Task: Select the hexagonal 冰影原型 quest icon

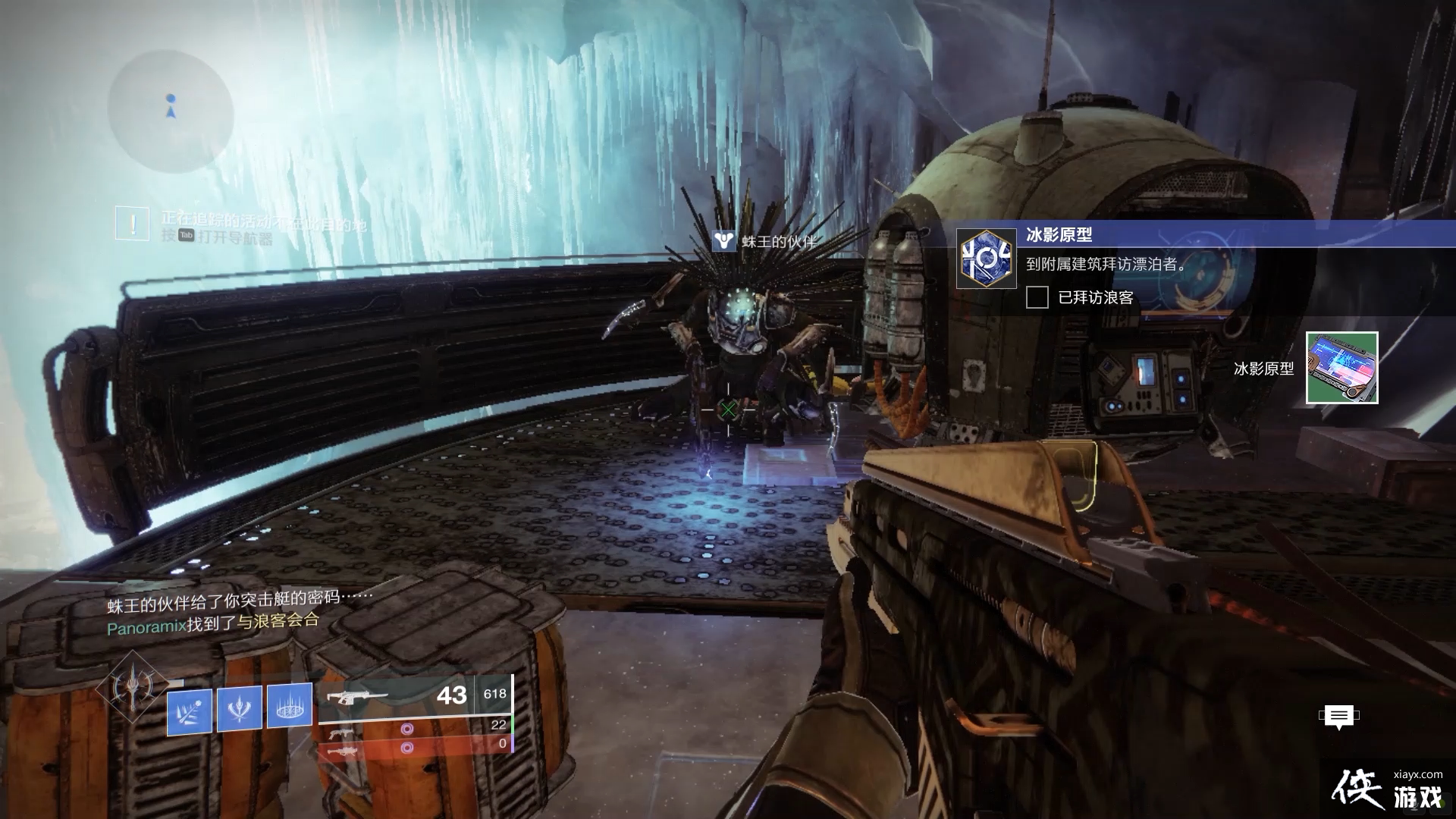Action: [986, 259]
